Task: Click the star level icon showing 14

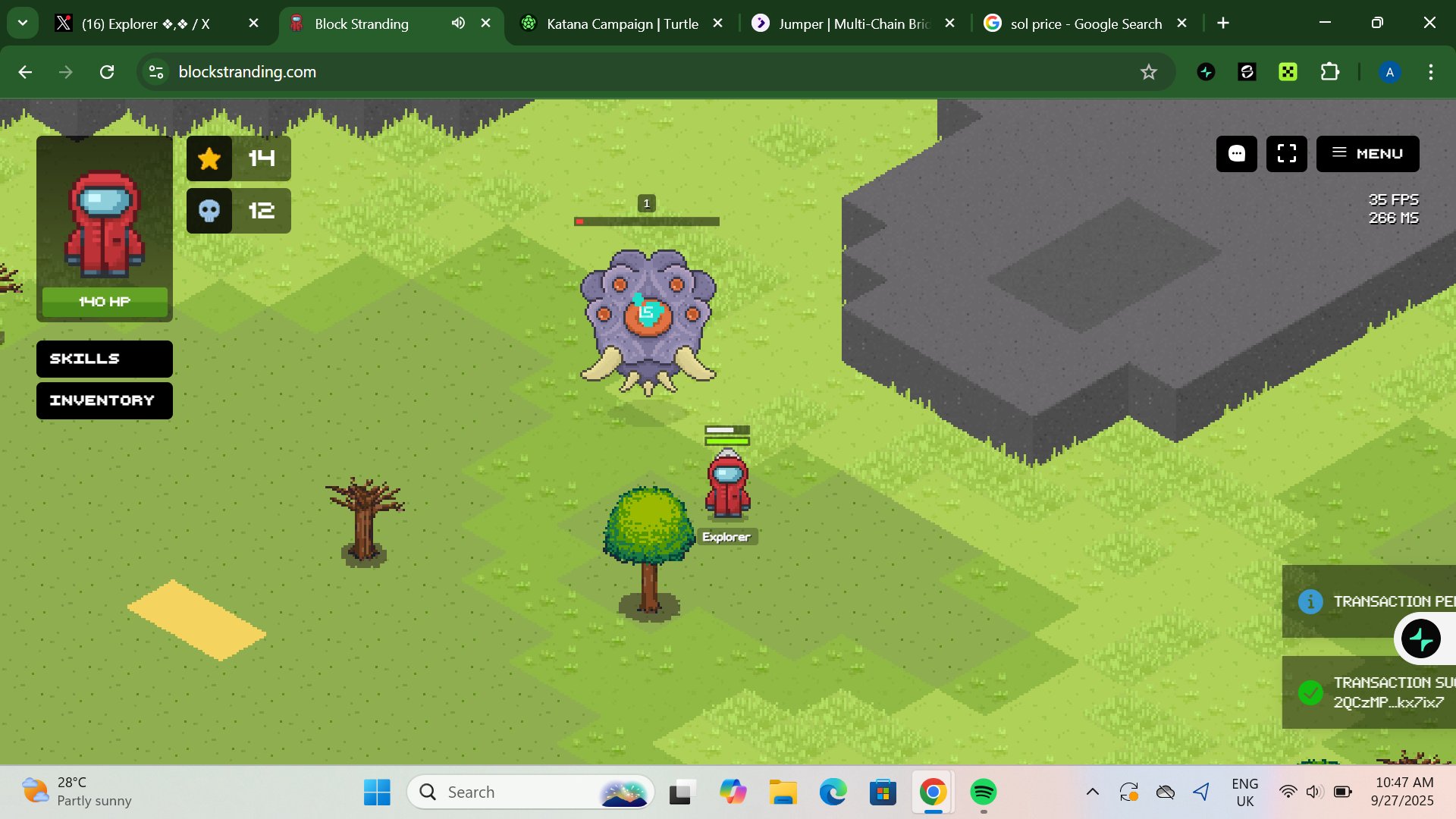Action: click(x=209, y=158)
